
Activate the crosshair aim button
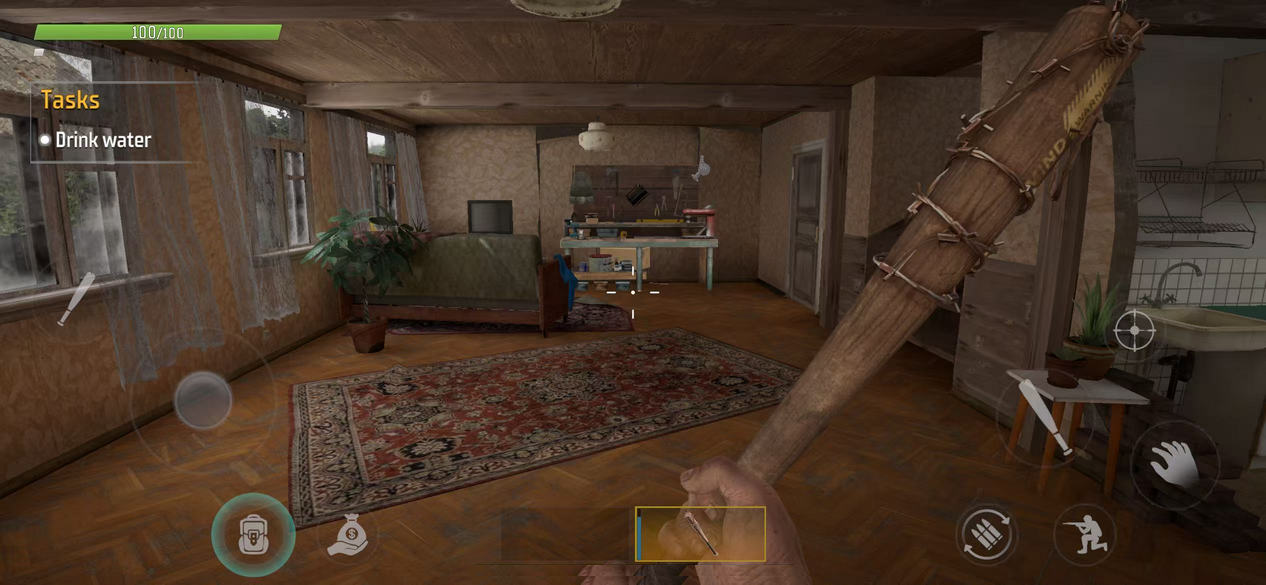coord(1134,330)
